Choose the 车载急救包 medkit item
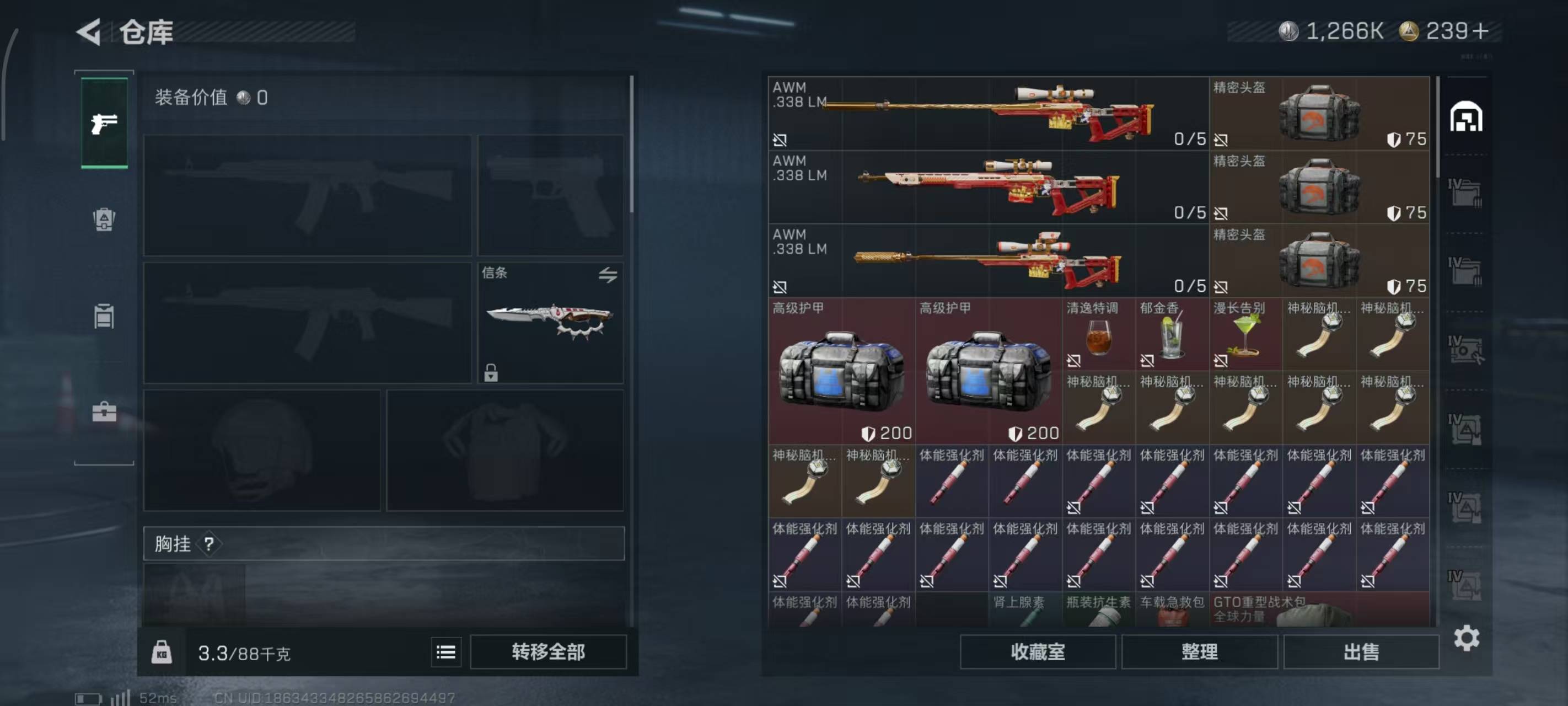 tap(1172, 610)
